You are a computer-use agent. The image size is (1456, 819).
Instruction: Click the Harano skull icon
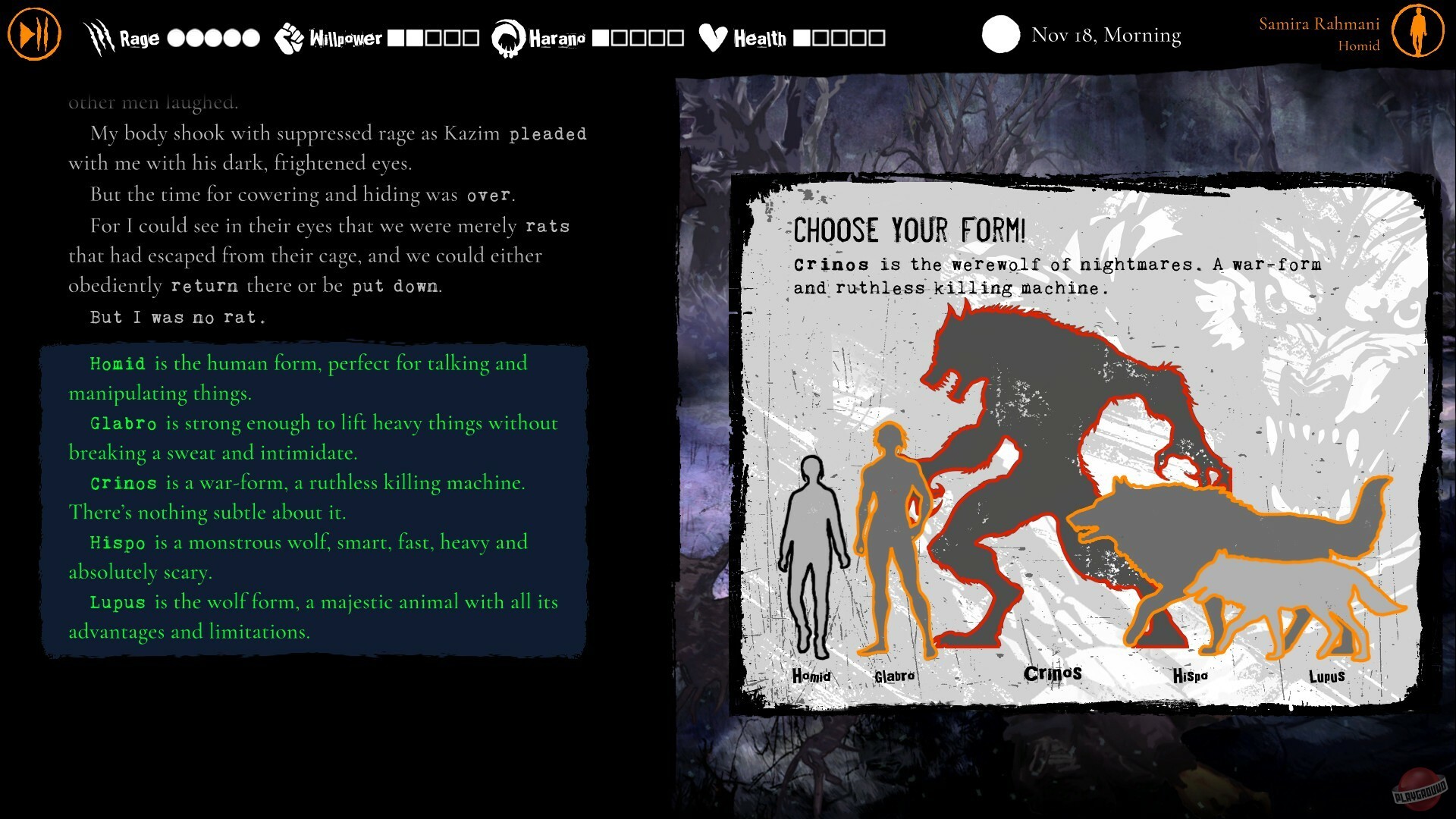507,35
